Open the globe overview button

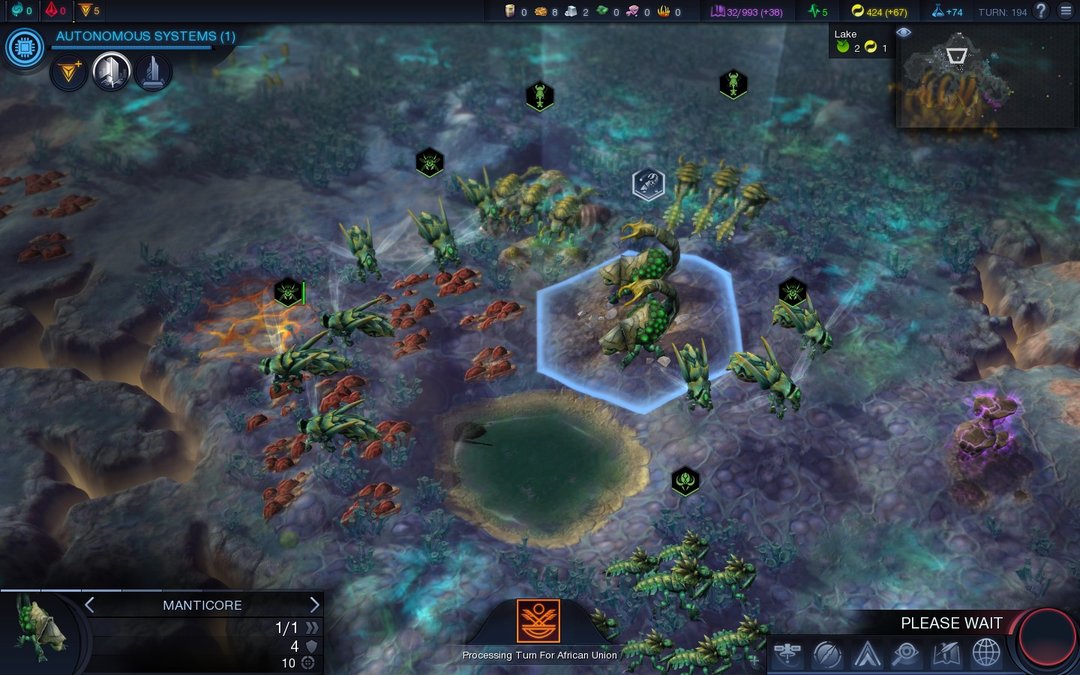click(986, 654)
